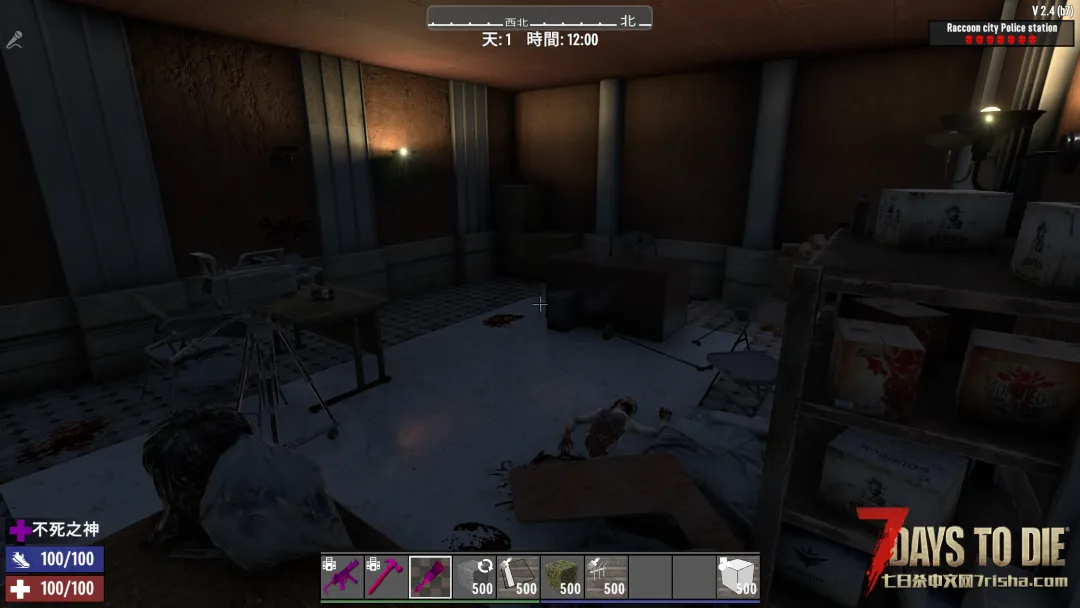Select the purple submachine gun hotbar slot
1080x608 pixels.
click(342, 577)
